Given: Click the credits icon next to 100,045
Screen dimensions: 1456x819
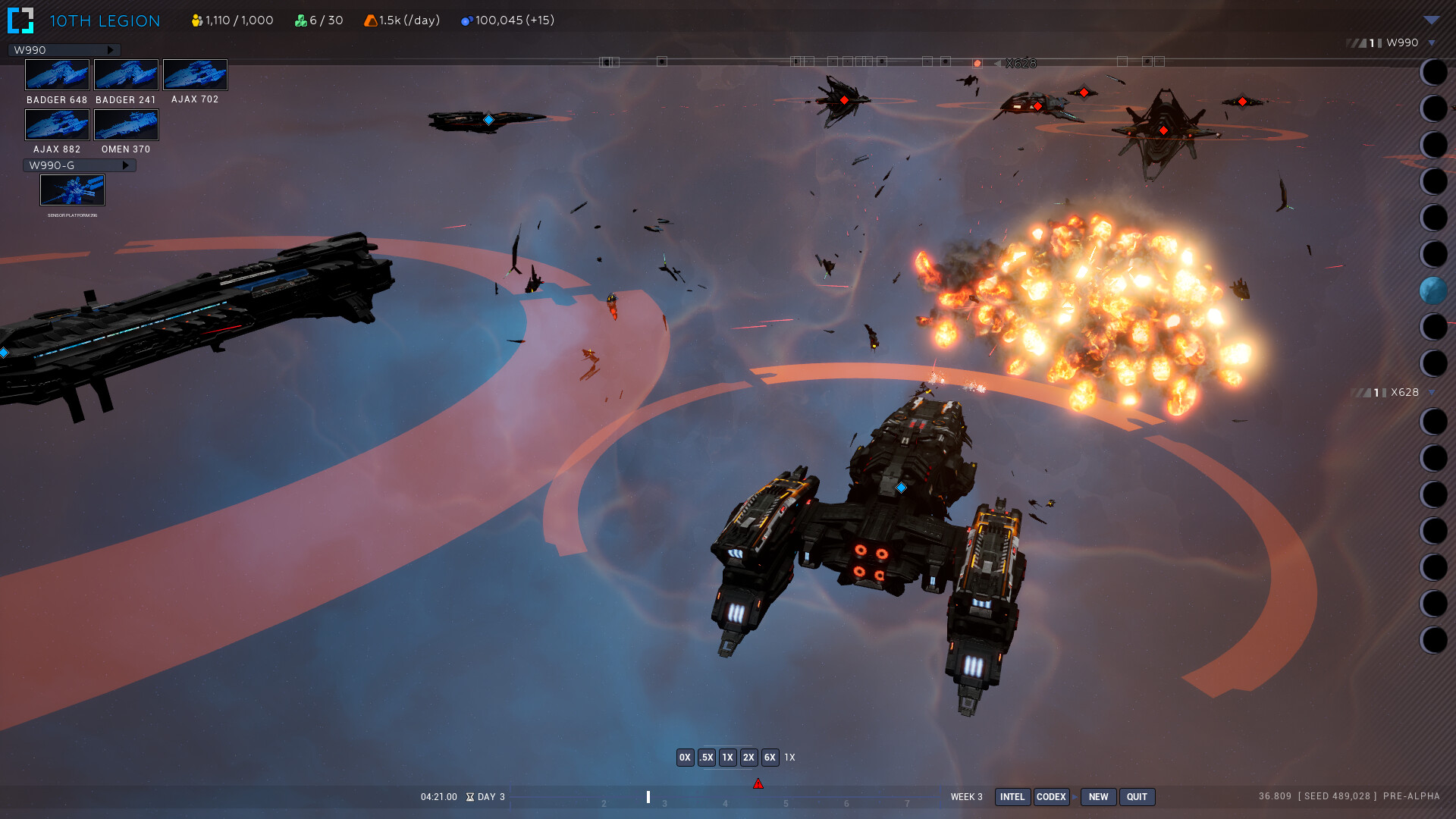Looking at the screenshot, I should click(x=466, y=20).
